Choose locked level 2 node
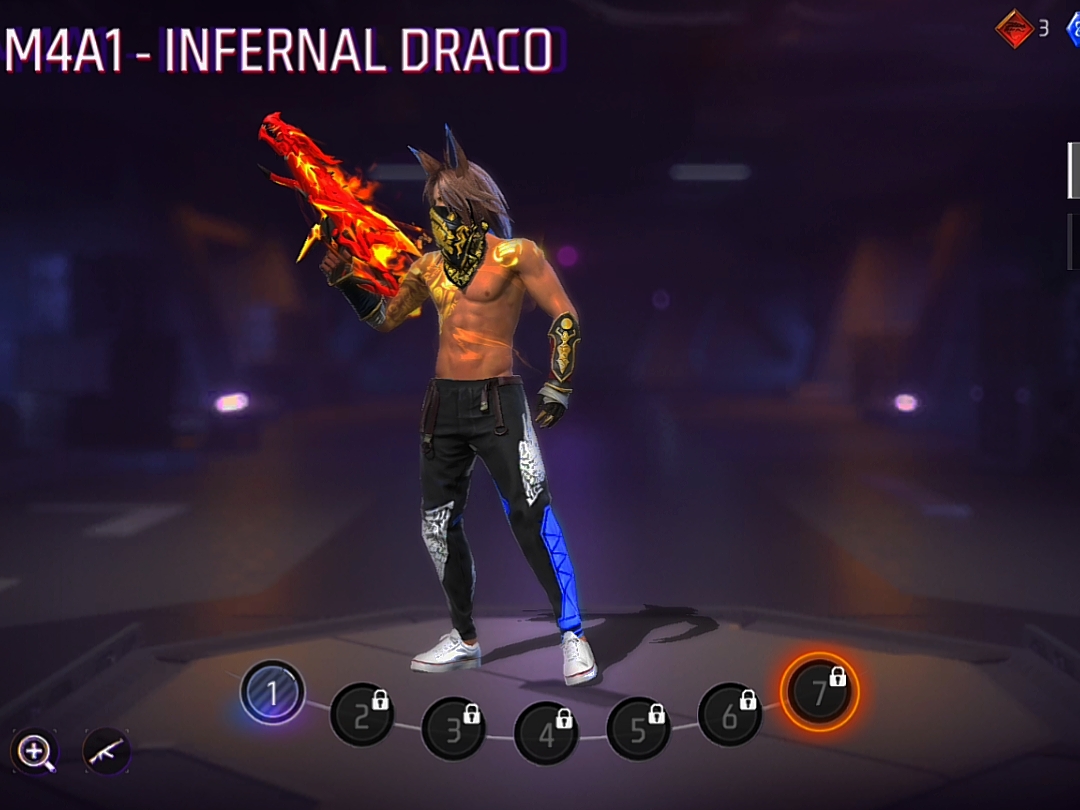 [x=361, y=714]
